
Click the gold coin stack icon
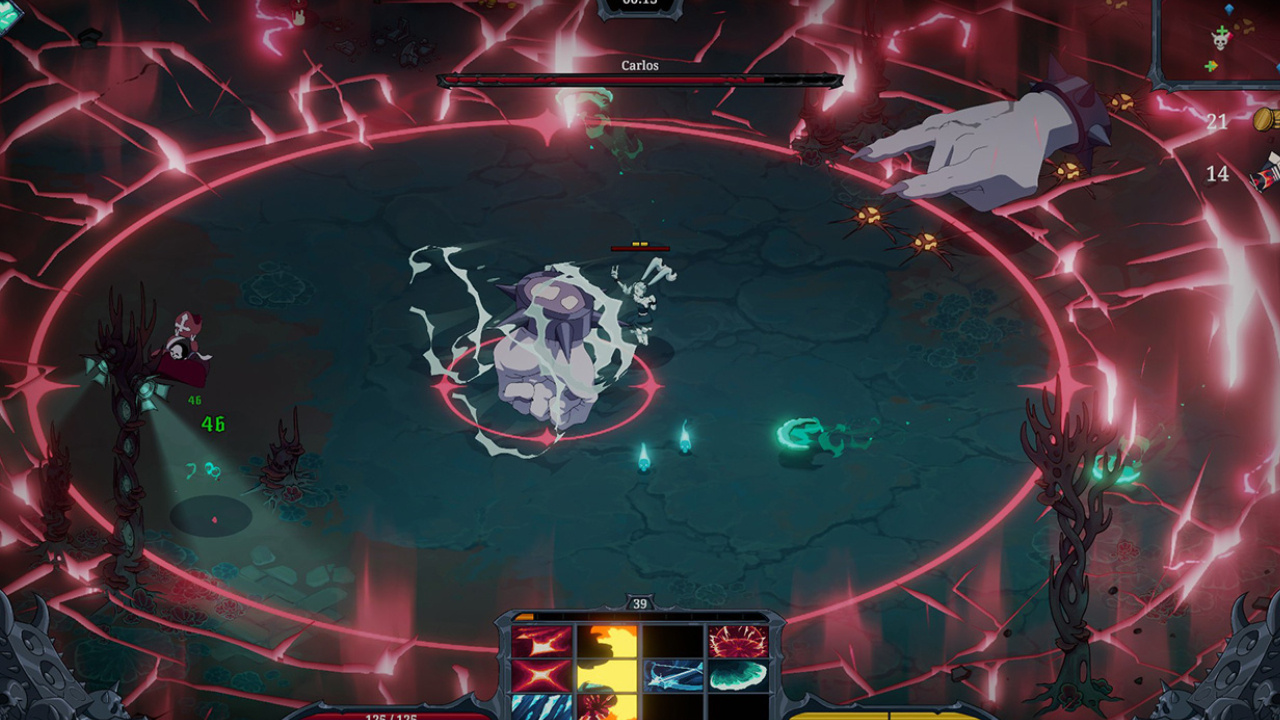[x=1266, y=120]
